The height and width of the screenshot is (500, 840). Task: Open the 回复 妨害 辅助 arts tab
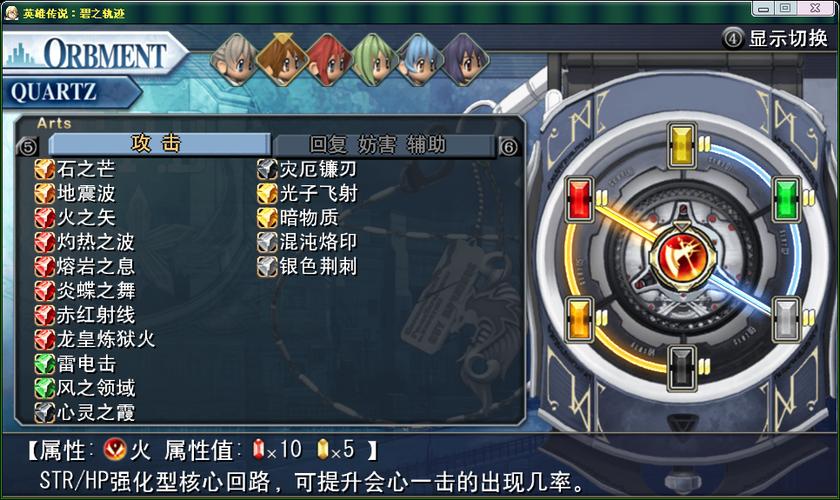point(377,145)
